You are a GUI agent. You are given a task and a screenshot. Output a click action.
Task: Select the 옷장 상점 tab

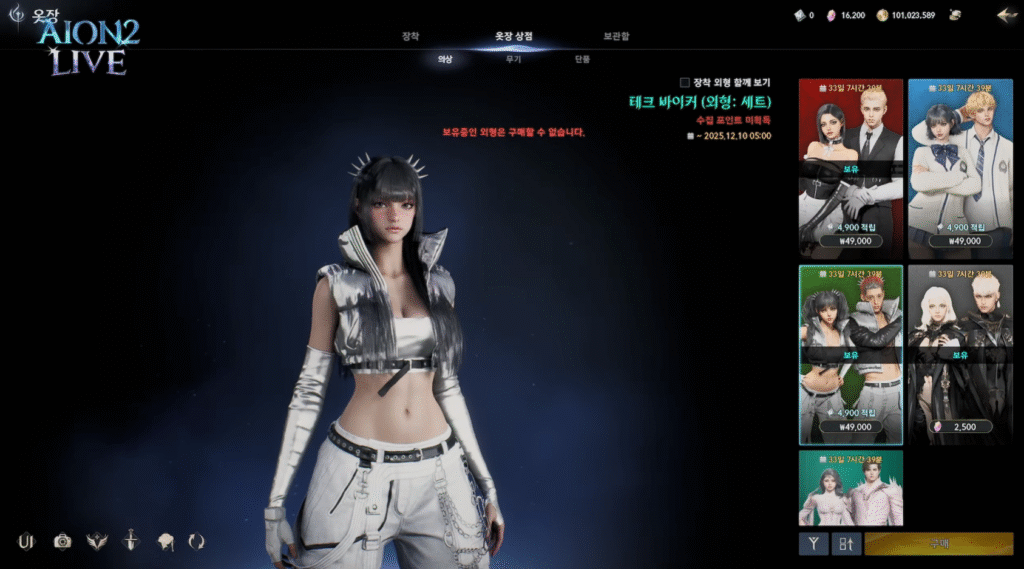pos(513,36)
